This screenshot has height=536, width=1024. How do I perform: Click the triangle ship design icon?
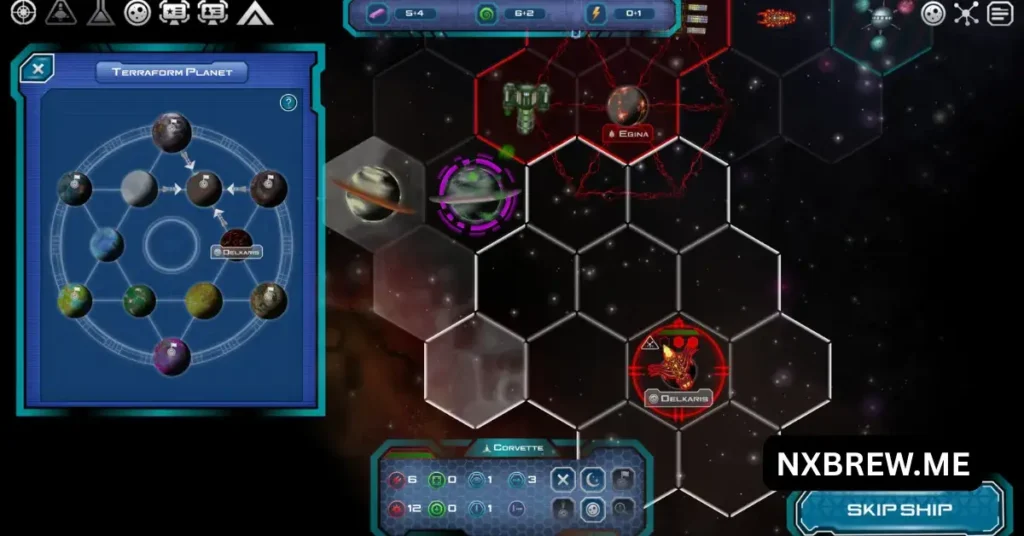(61, 13)
